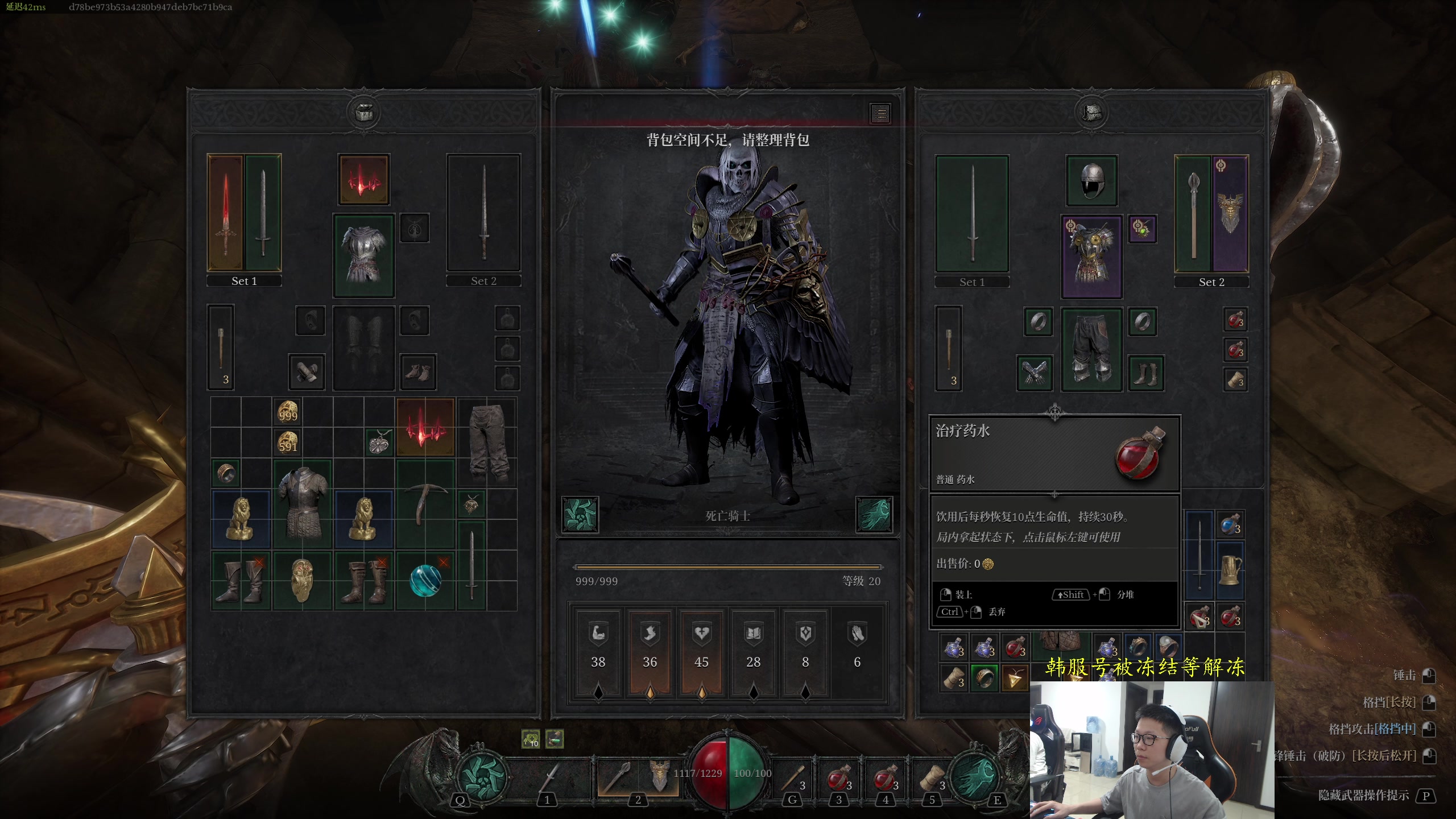This screenshot has height=819, width=1456.
Task: Select Set 1 tab under the red sword
Action: click(x=244, y=281)
